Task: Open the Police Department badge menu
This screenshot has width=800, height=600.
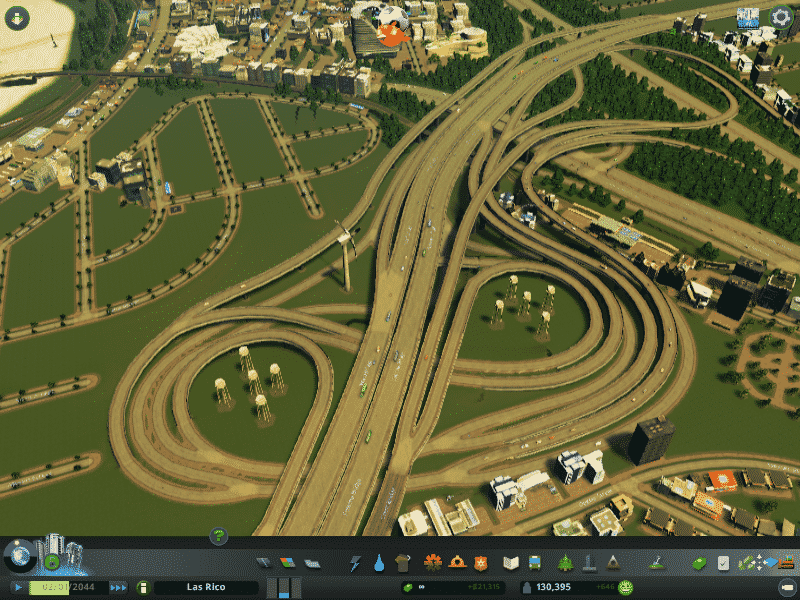Action: pos(481,563)
